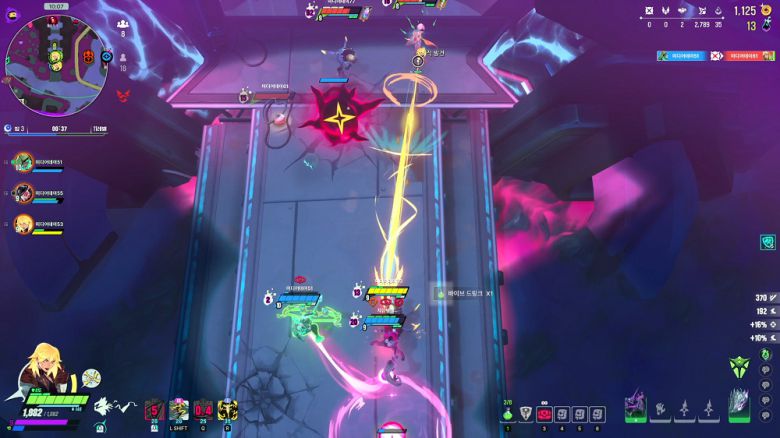
Task: Click the green triangular emblem icon
Action: pyautogui.click(x=739, y=367)
